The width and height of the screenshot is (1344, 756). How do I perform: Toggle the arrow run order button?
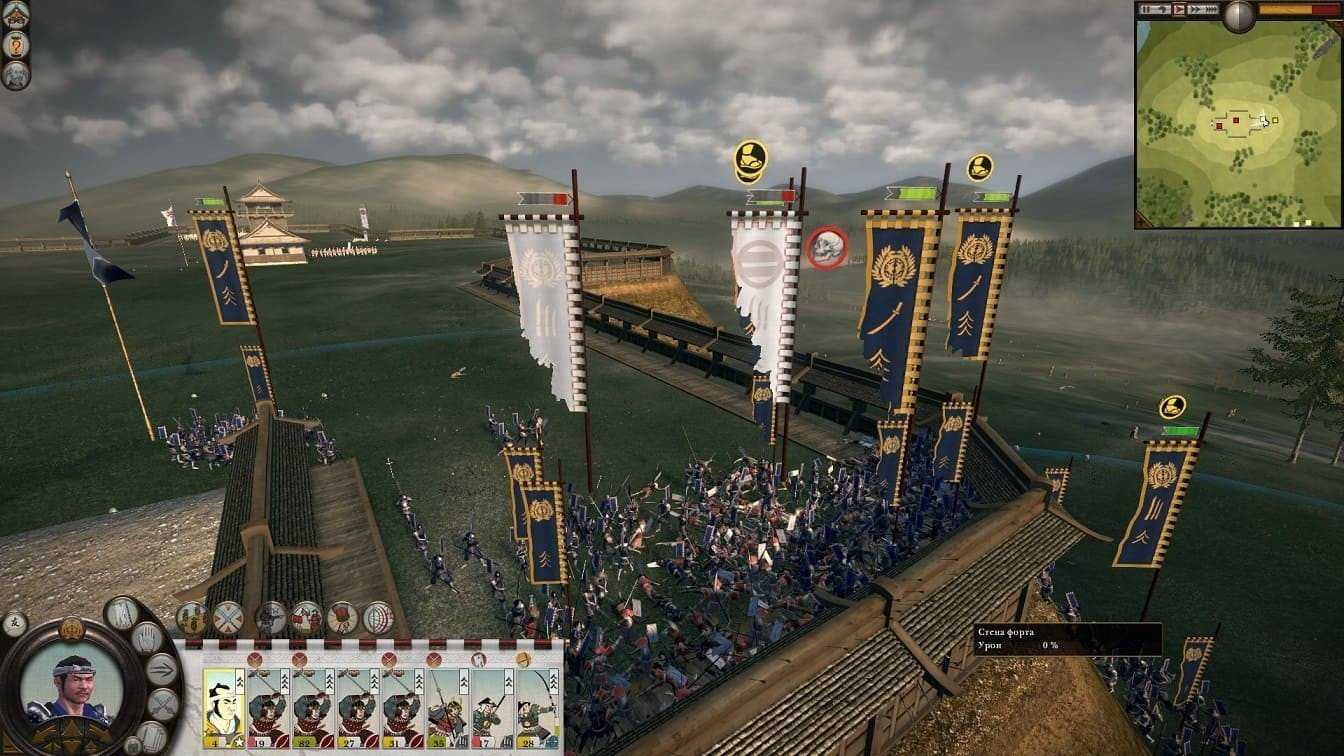[162, 669]
